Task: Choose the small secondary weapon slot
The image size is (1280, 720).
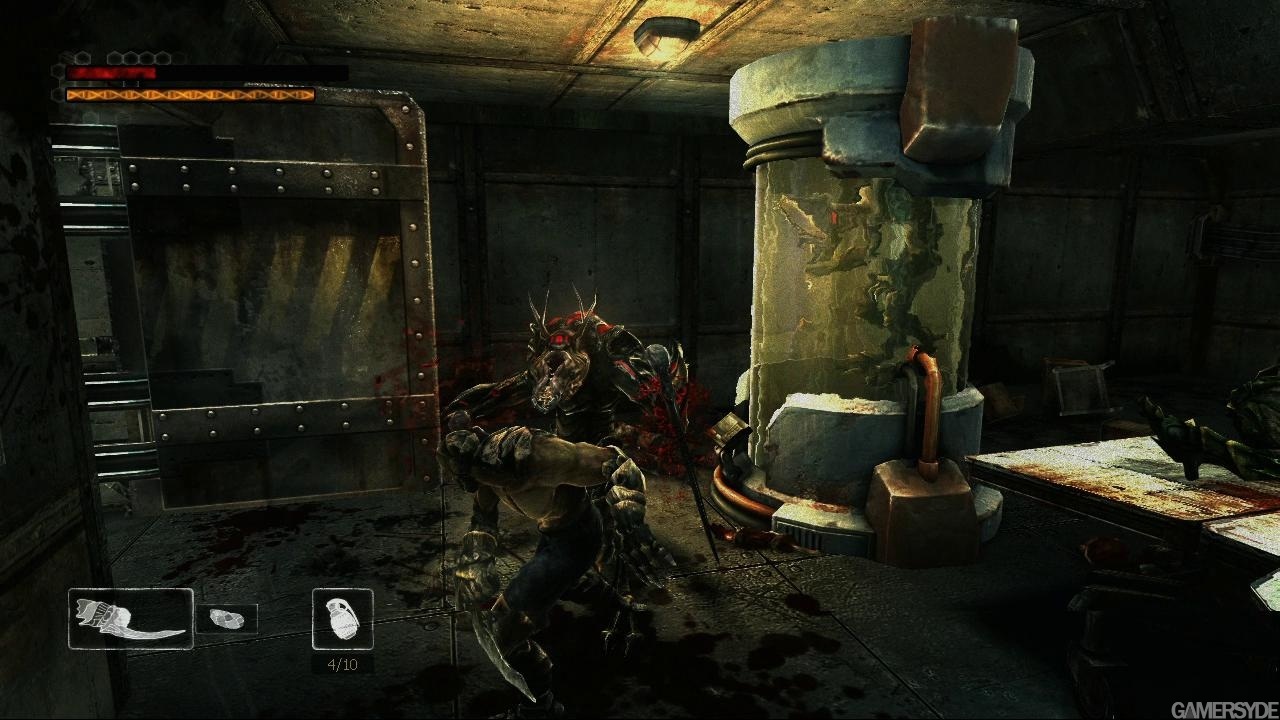Action: click(x=226, y=619)
